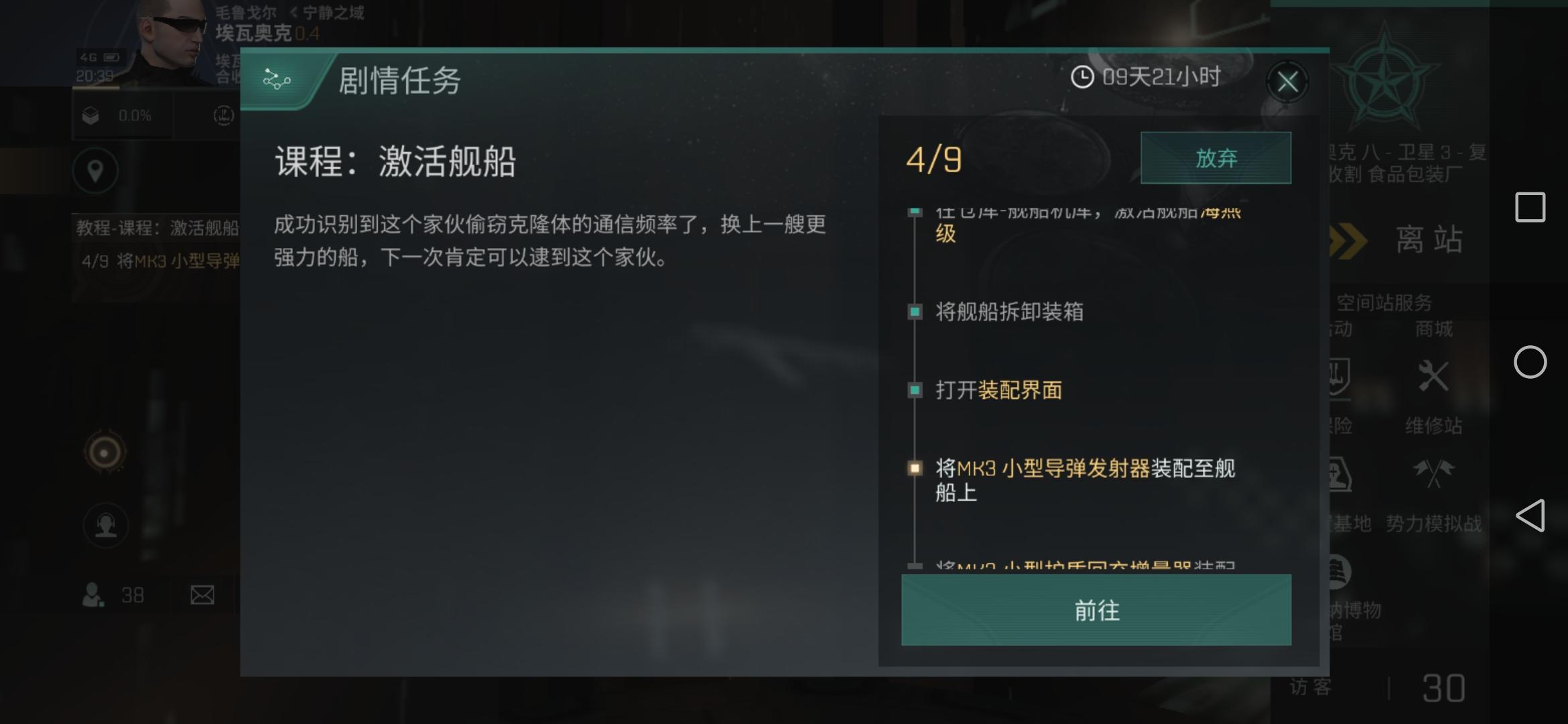Tap the location pin icon

[95, 170]
